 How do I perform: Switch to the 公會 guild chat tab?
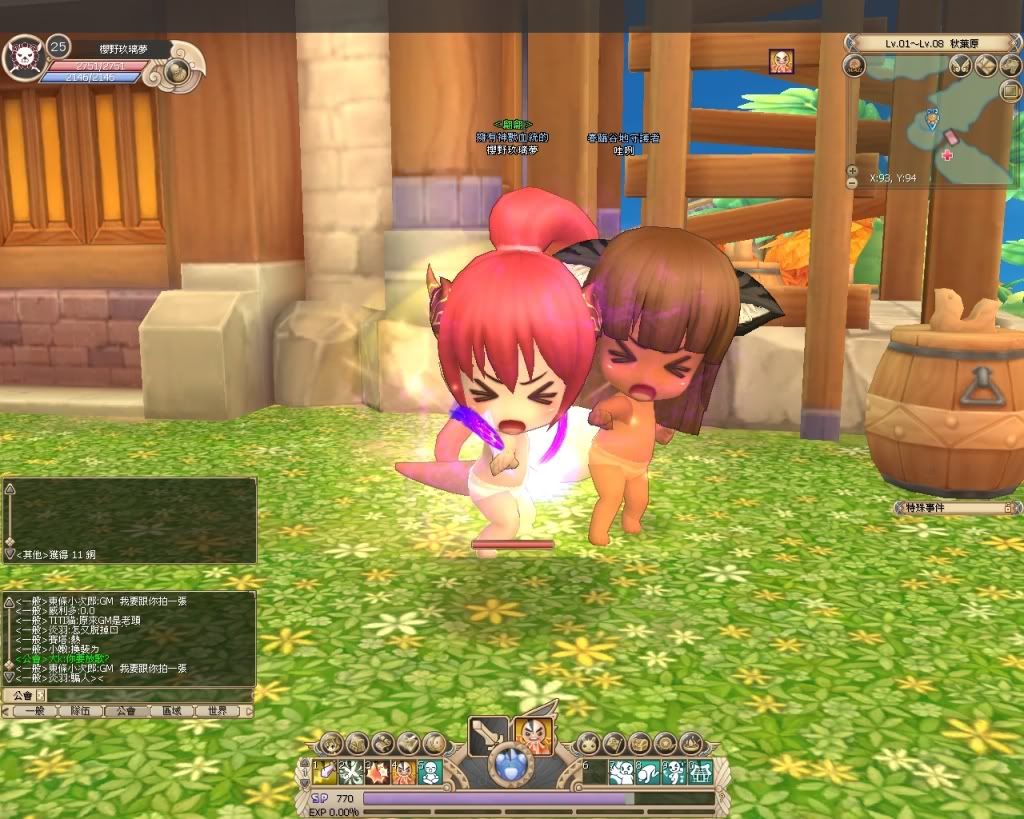click(126, 711)
